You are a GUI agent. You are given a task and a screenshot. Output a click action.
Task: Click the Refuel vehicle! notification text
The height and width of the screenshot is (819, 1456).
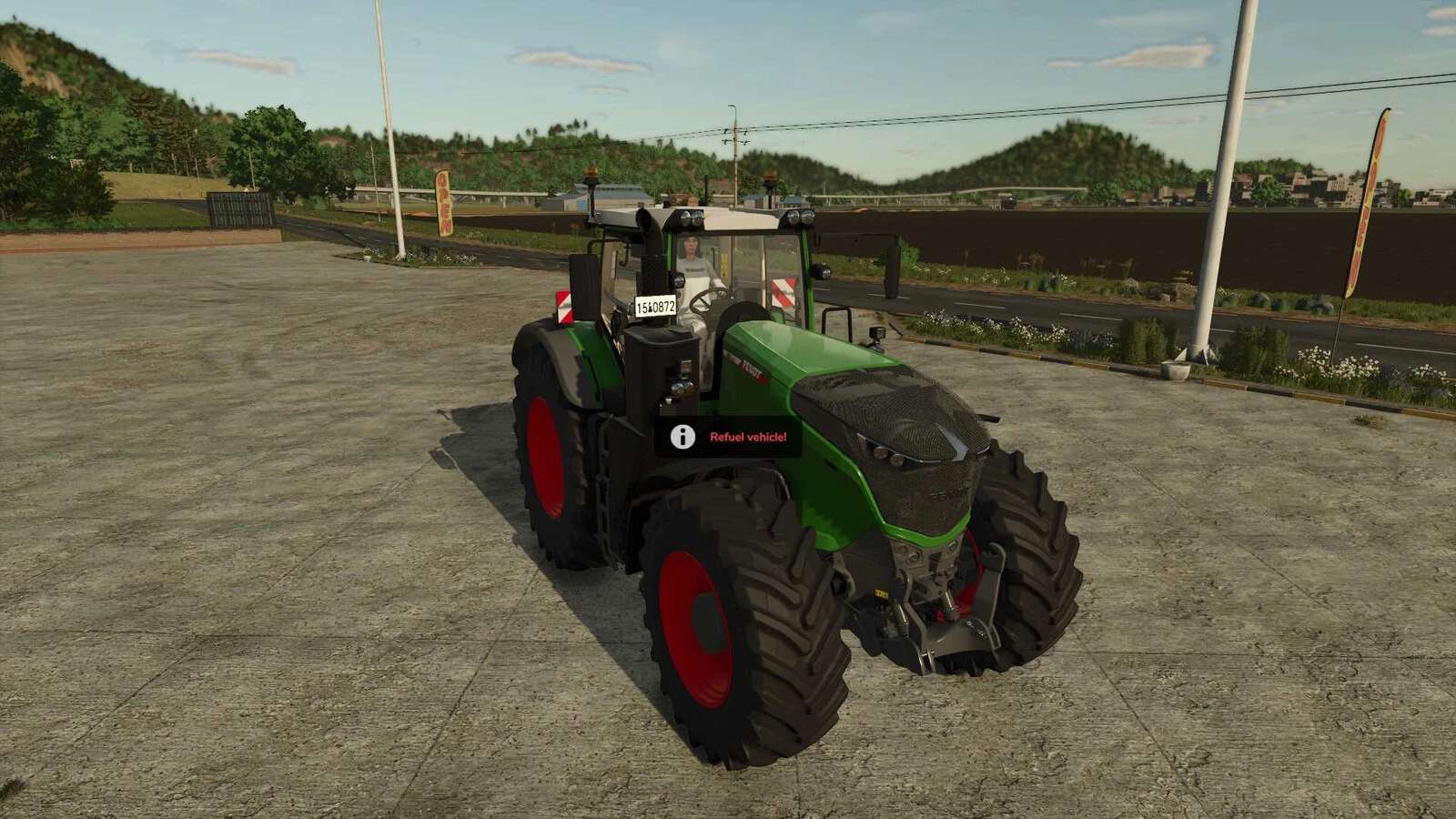[748, 438]
